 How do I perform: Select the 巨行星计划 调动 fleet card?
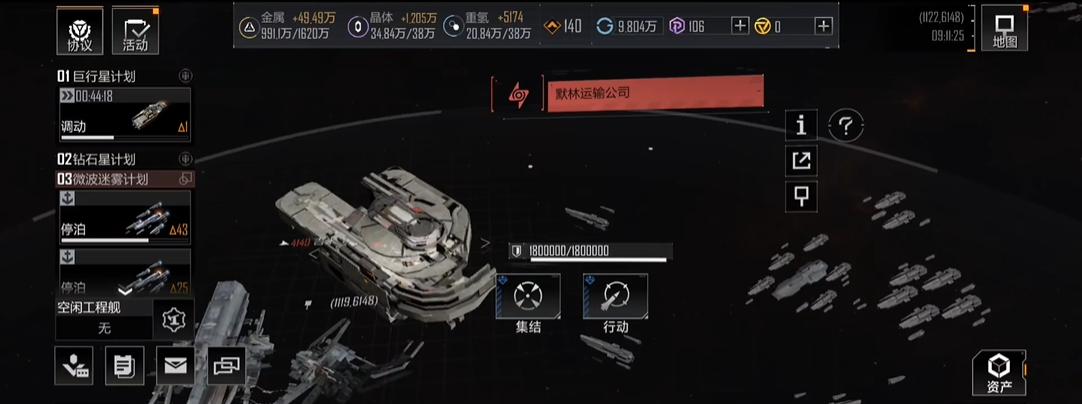click(124, 114)
